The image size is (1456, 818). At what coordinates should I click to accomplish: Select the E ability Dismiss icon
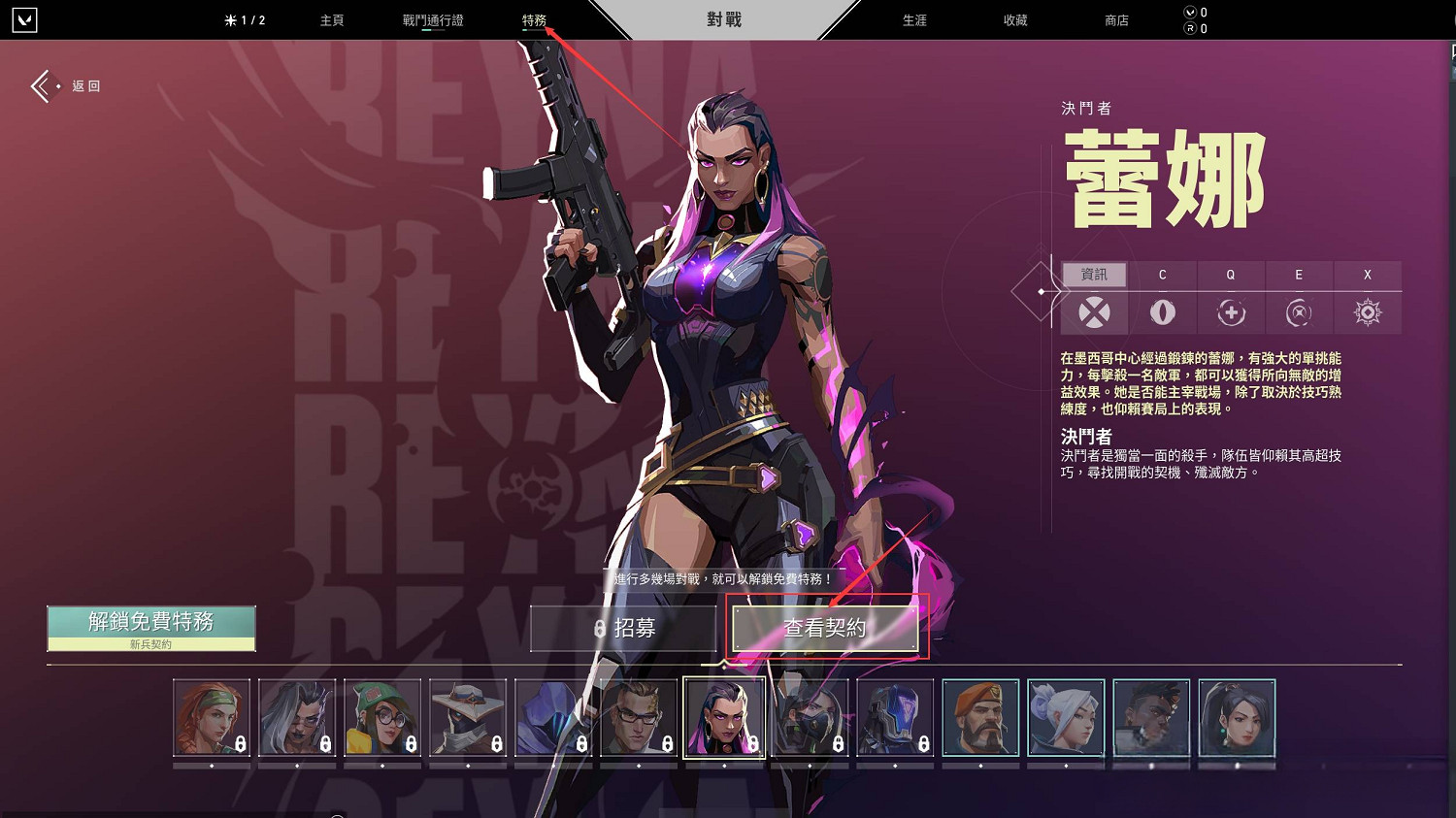(x=1299, y=312)
